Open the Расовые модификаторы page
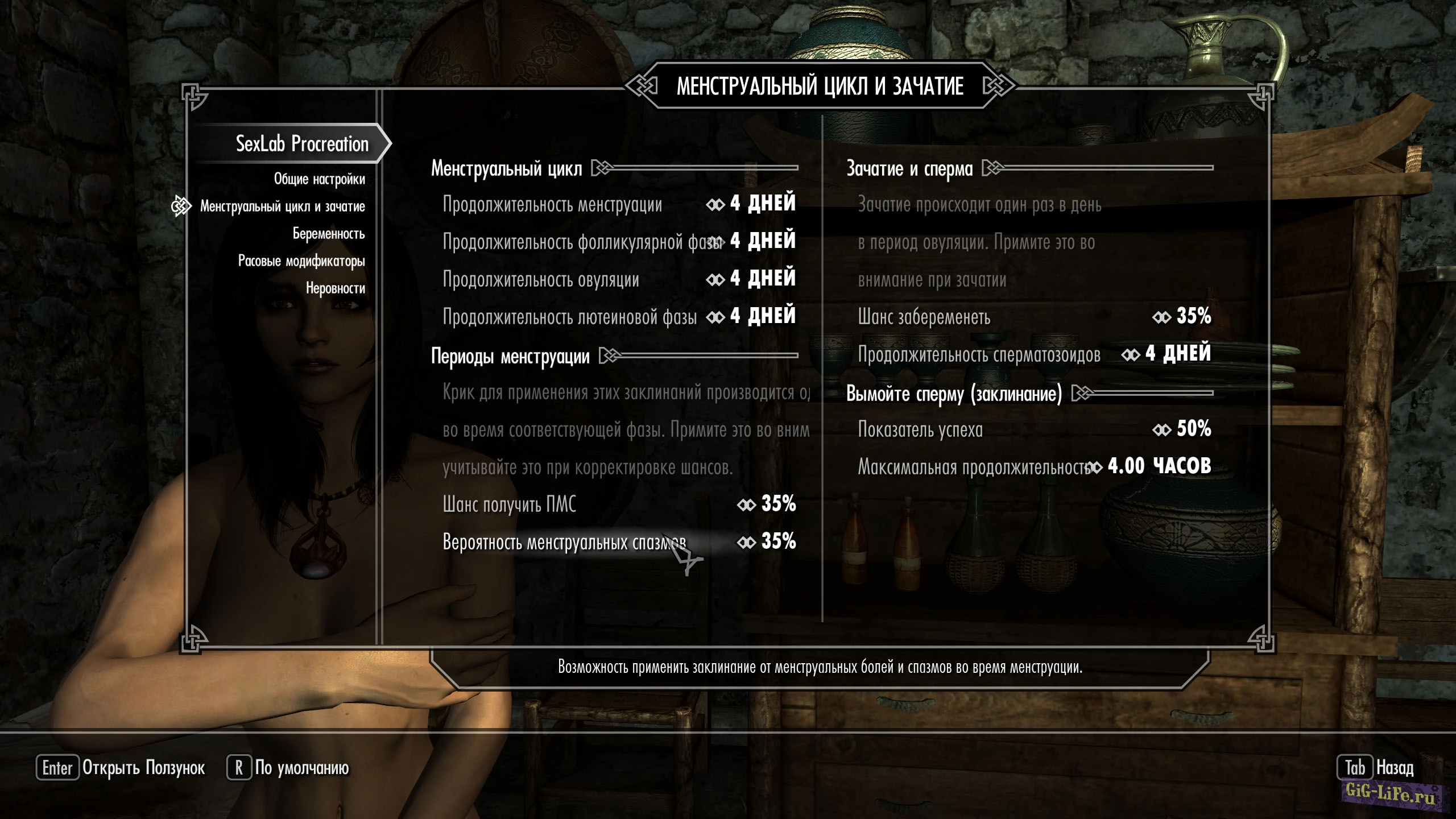The height and width of the screenshot is (819, 1456). (x=301, y=261)
